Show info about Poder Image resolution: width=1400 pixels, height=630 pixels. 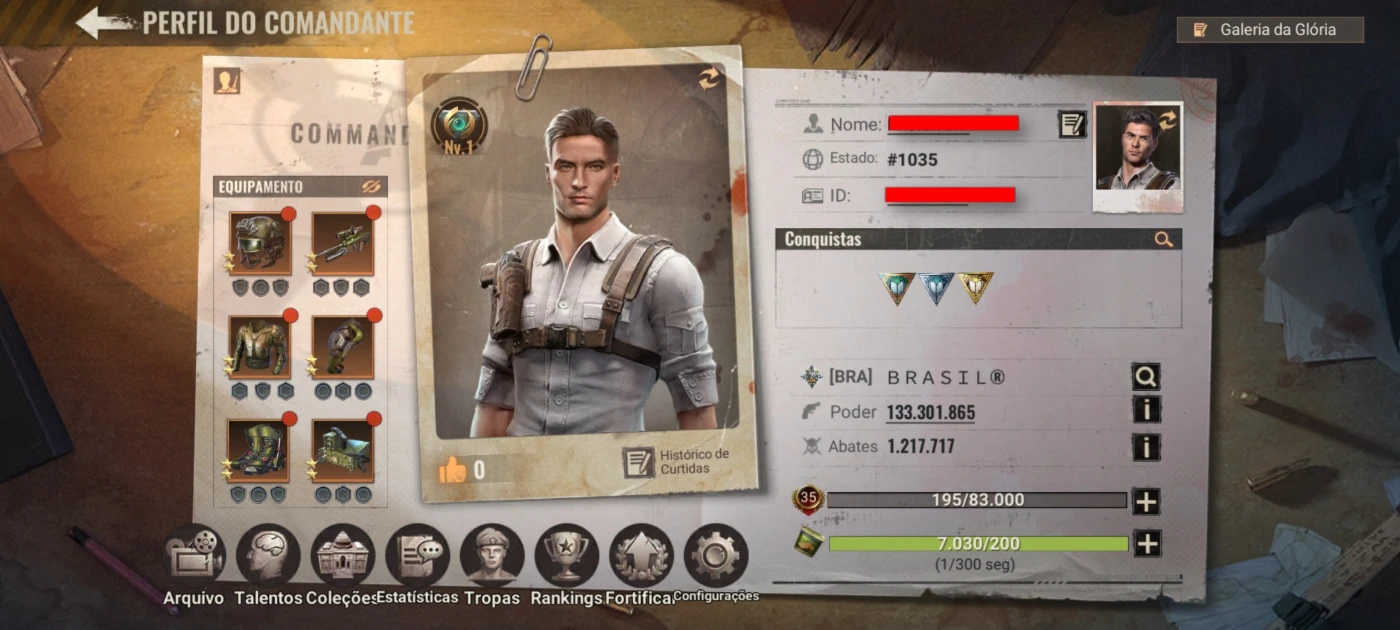point(1146,409)
